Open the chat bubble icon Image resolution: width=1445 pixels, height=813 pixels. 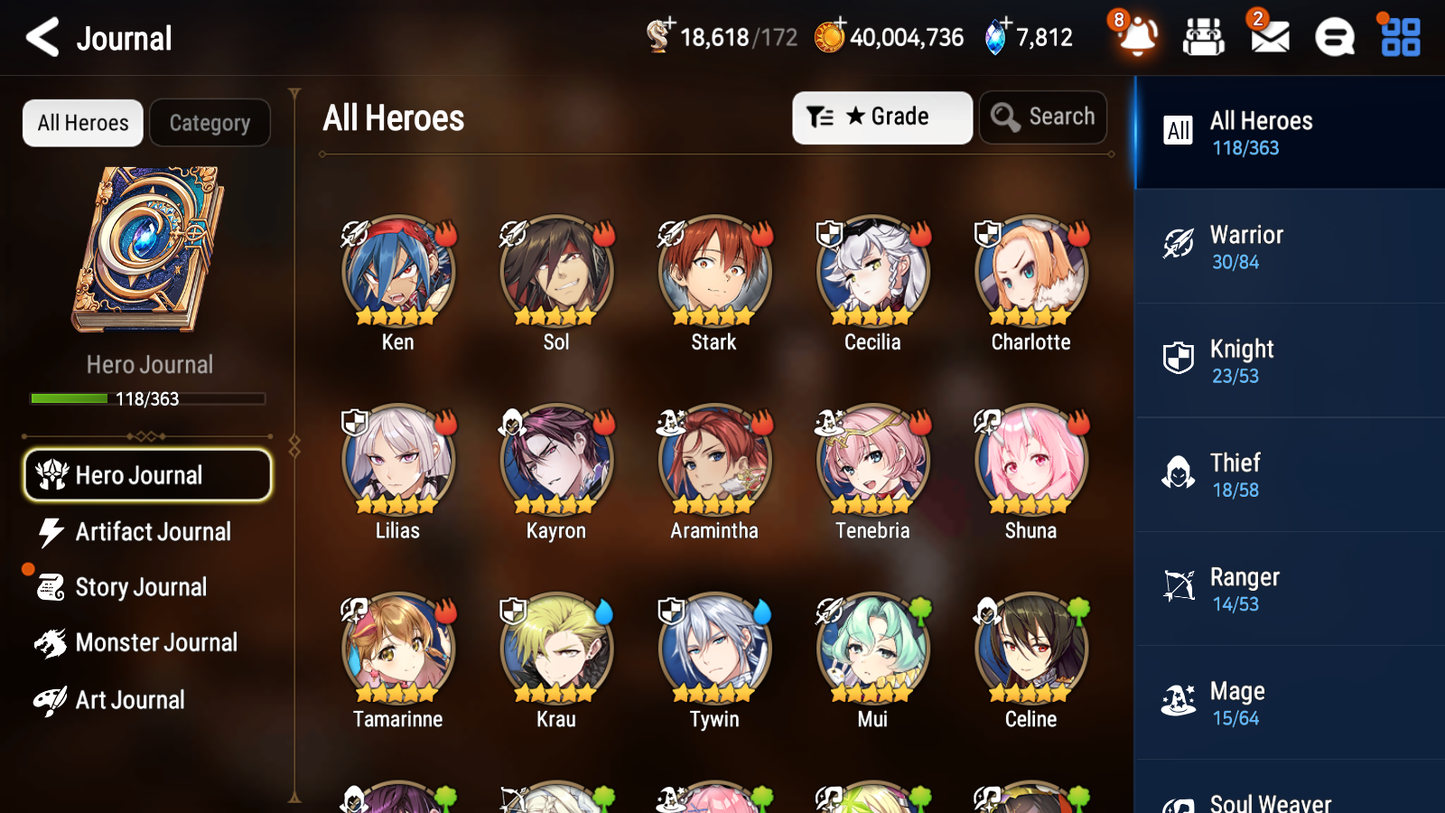[1334, 37]
